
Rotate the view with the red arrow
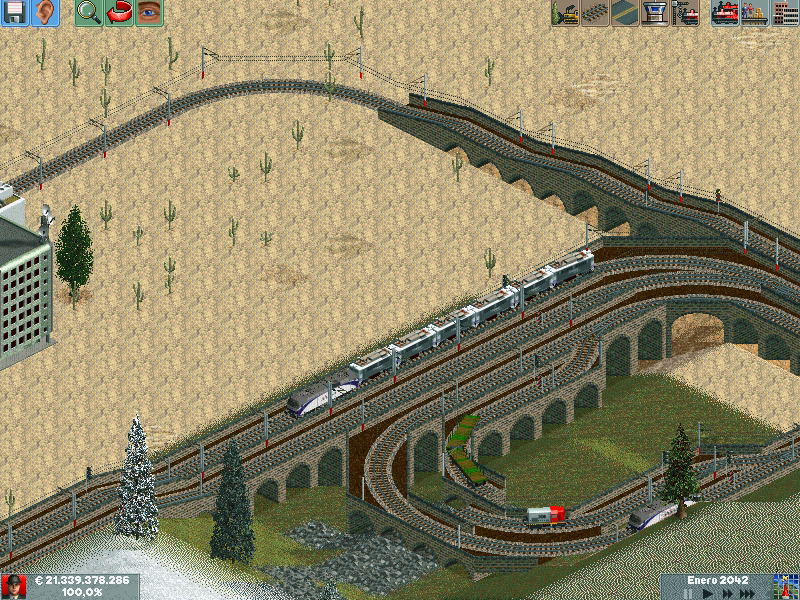(x=119, y=12)
